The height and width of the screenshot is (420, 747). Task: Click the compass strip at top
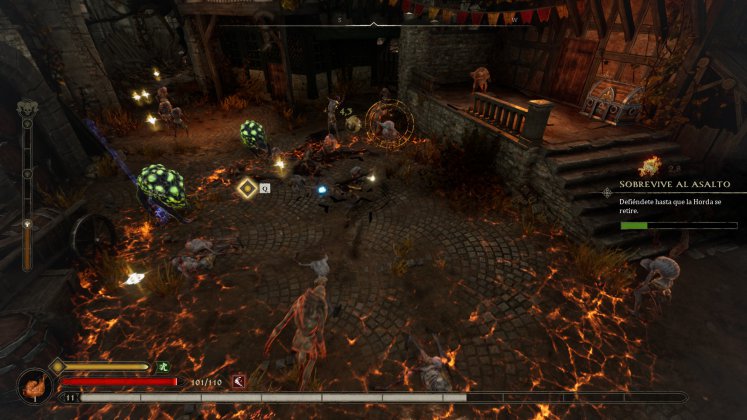click(373, 19)
